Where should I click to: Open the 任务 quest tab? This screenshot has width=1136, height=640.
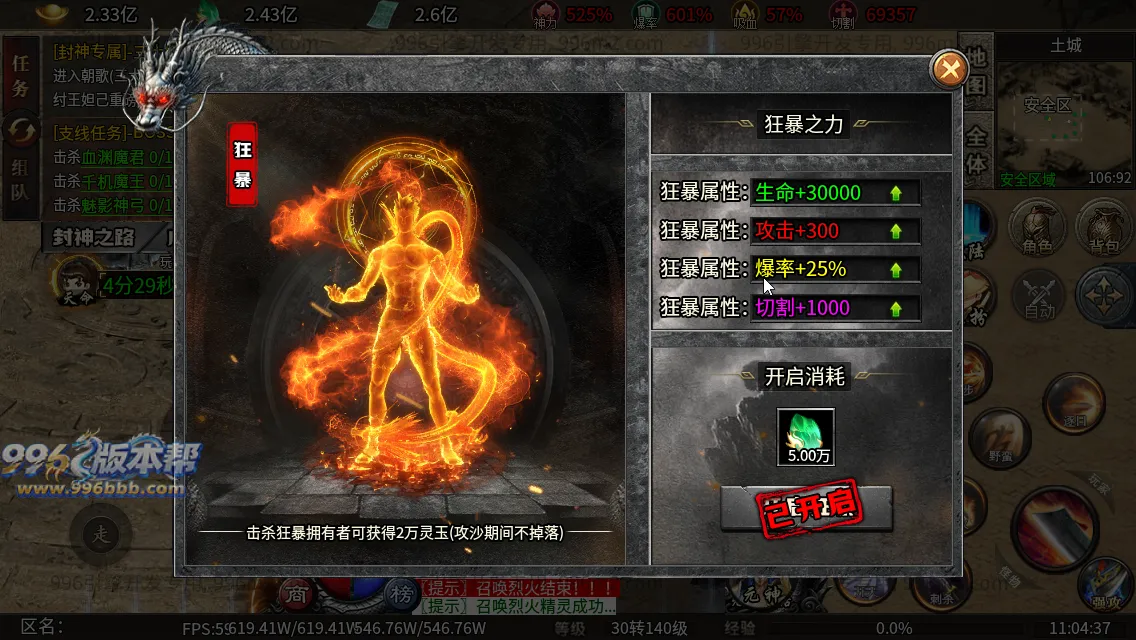20,75
